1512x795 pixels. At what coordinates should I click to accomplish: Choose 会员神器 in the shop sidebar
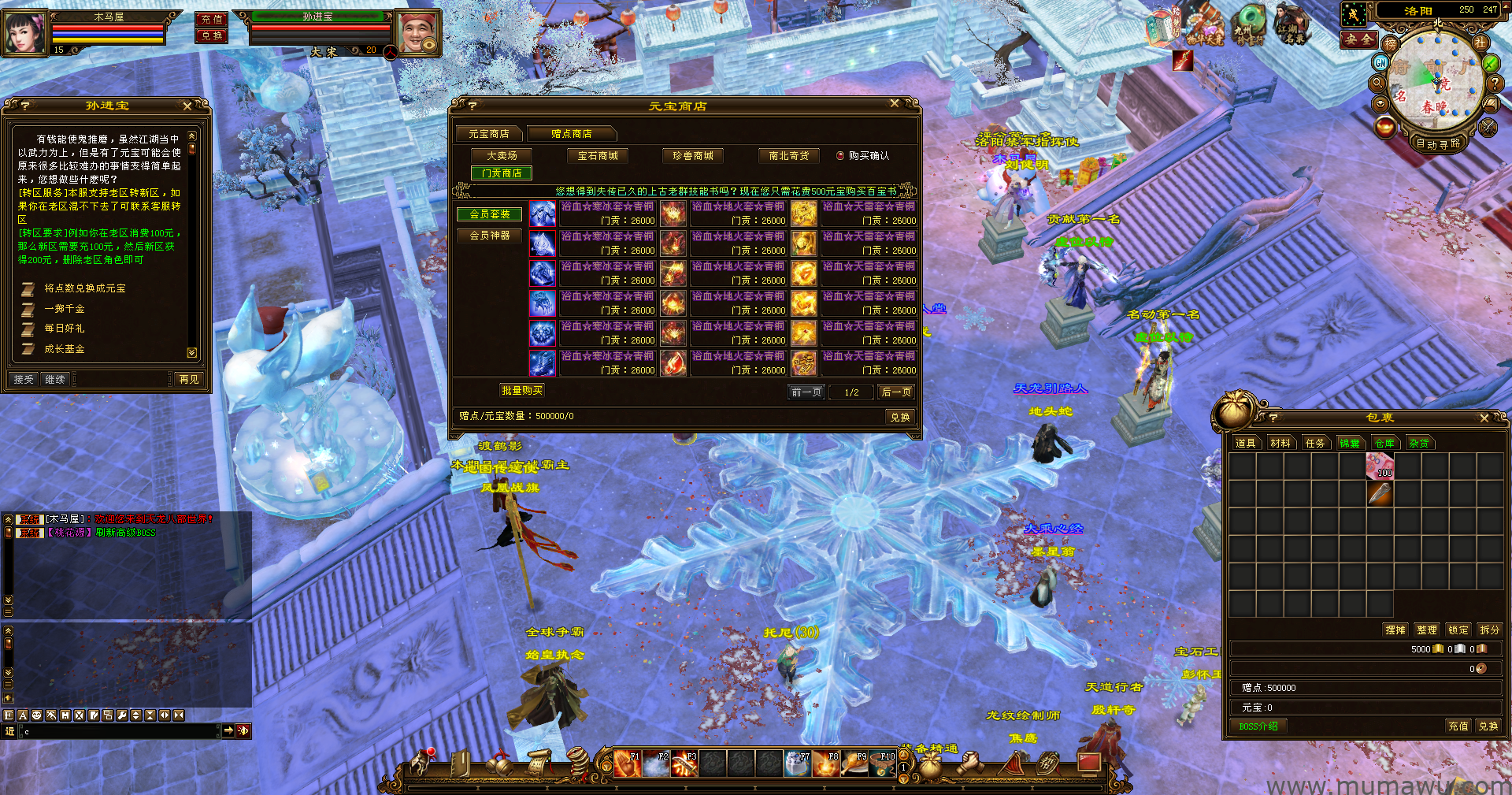490,236
